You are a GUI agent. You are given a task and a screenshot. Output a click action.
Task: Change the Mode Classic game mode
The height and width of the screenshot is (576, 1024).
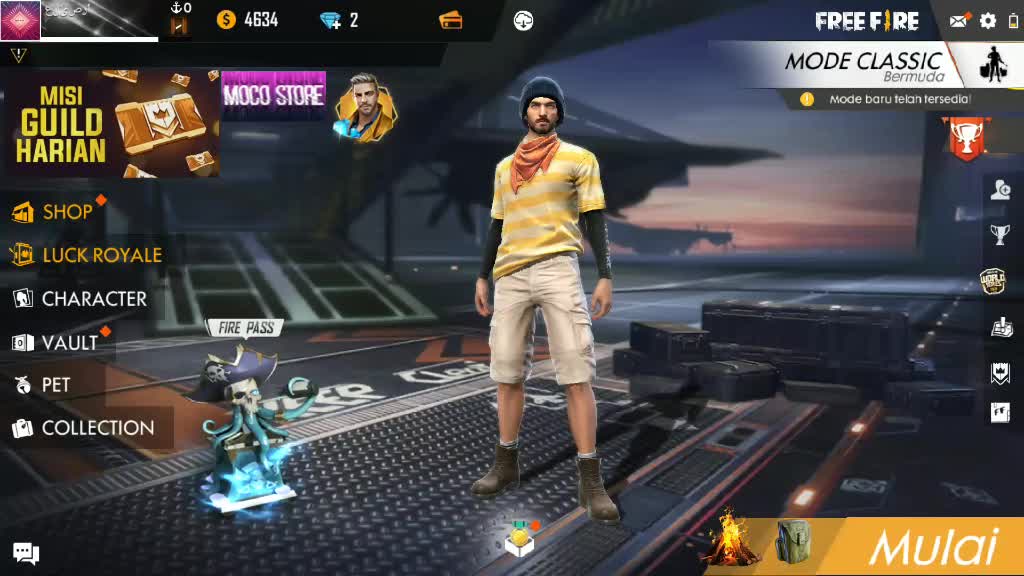(862, 65)
